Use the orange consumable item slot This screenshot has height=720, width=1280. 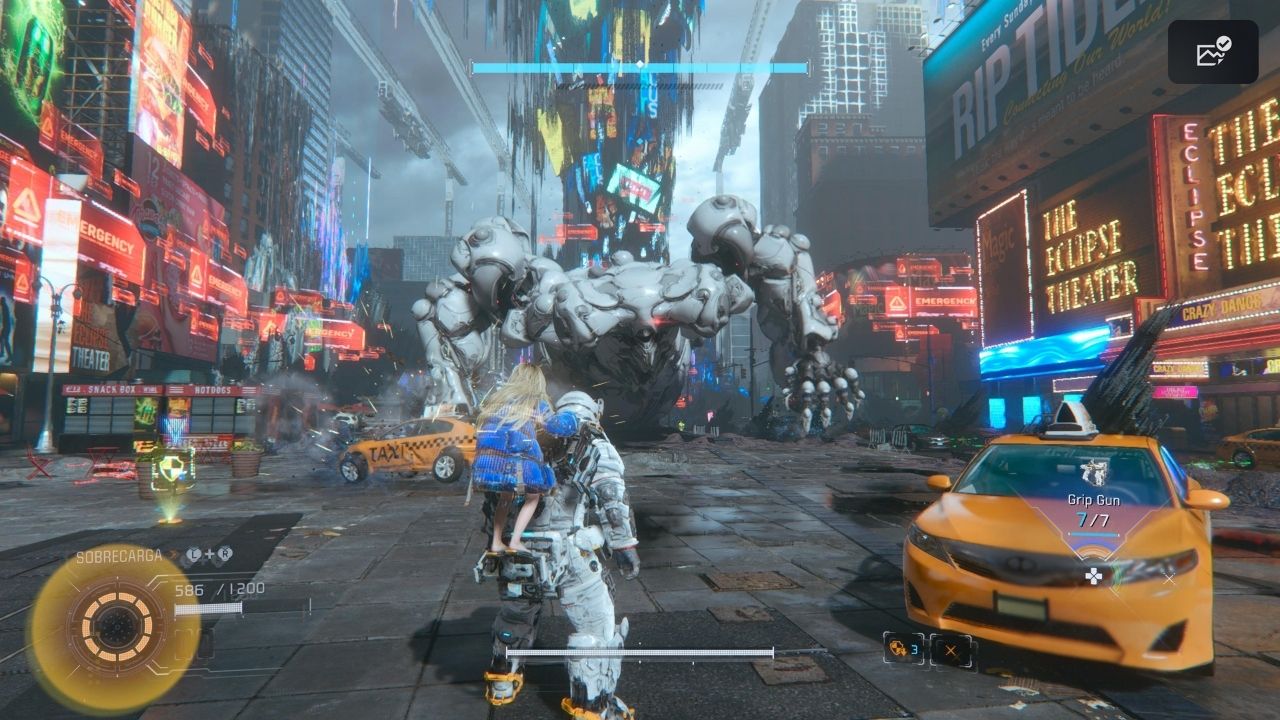(903, 649)
